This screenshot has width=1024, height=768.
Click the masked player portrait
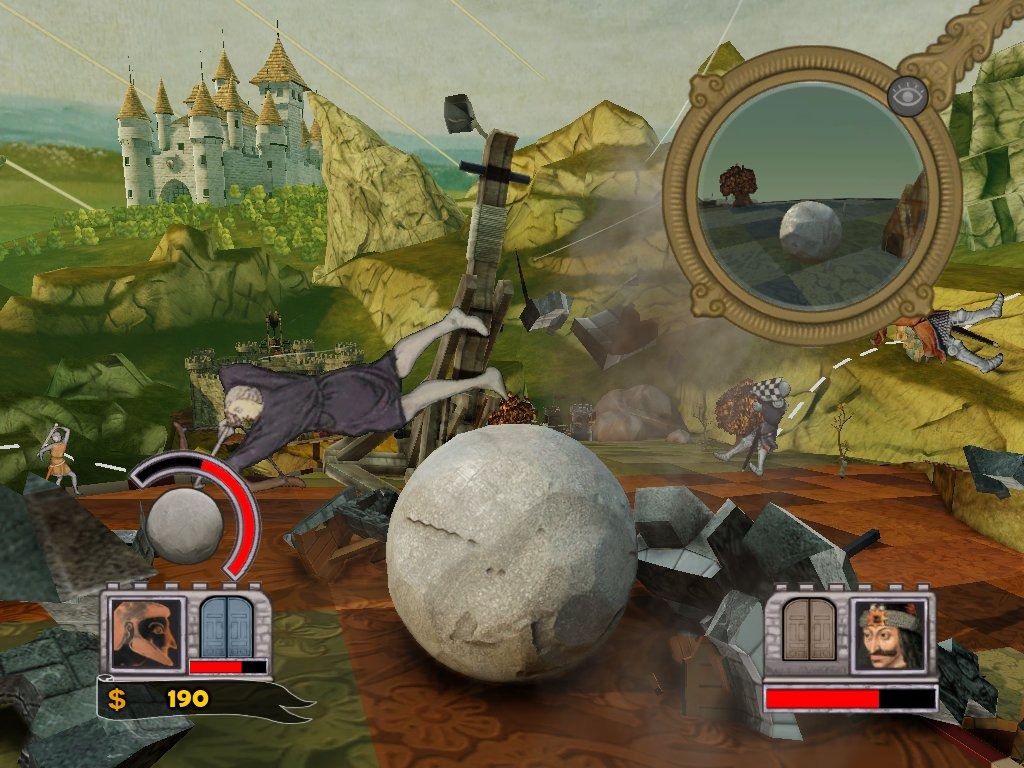click(147, 633)
